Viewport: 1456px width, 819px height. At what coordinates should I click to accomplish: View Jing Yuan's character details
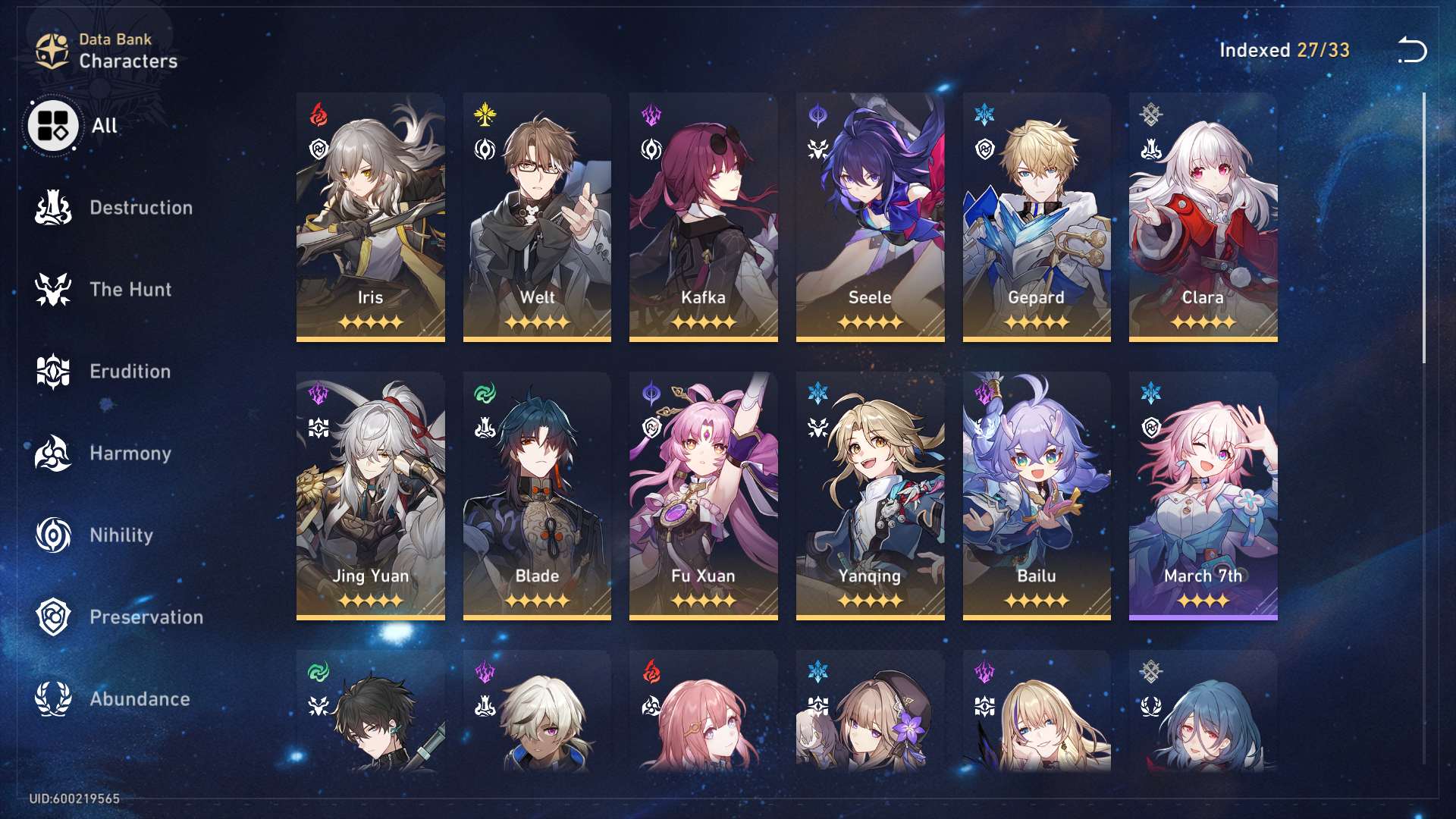370,493
